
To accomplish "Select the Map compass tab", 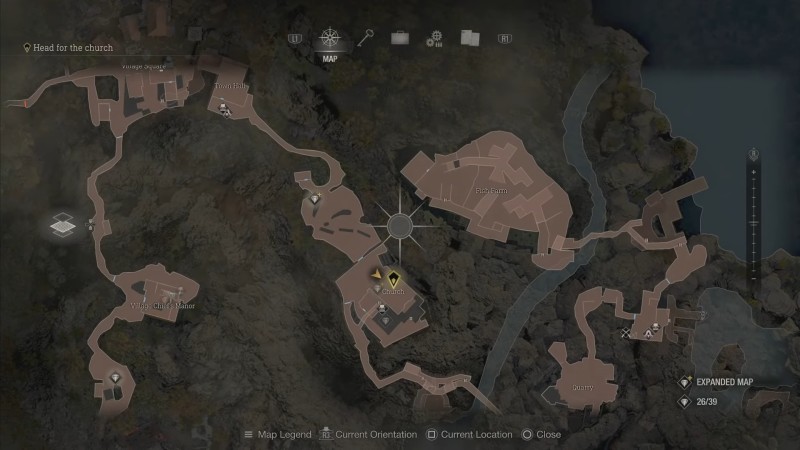I will pyautogui.click(x=329, y=40).
